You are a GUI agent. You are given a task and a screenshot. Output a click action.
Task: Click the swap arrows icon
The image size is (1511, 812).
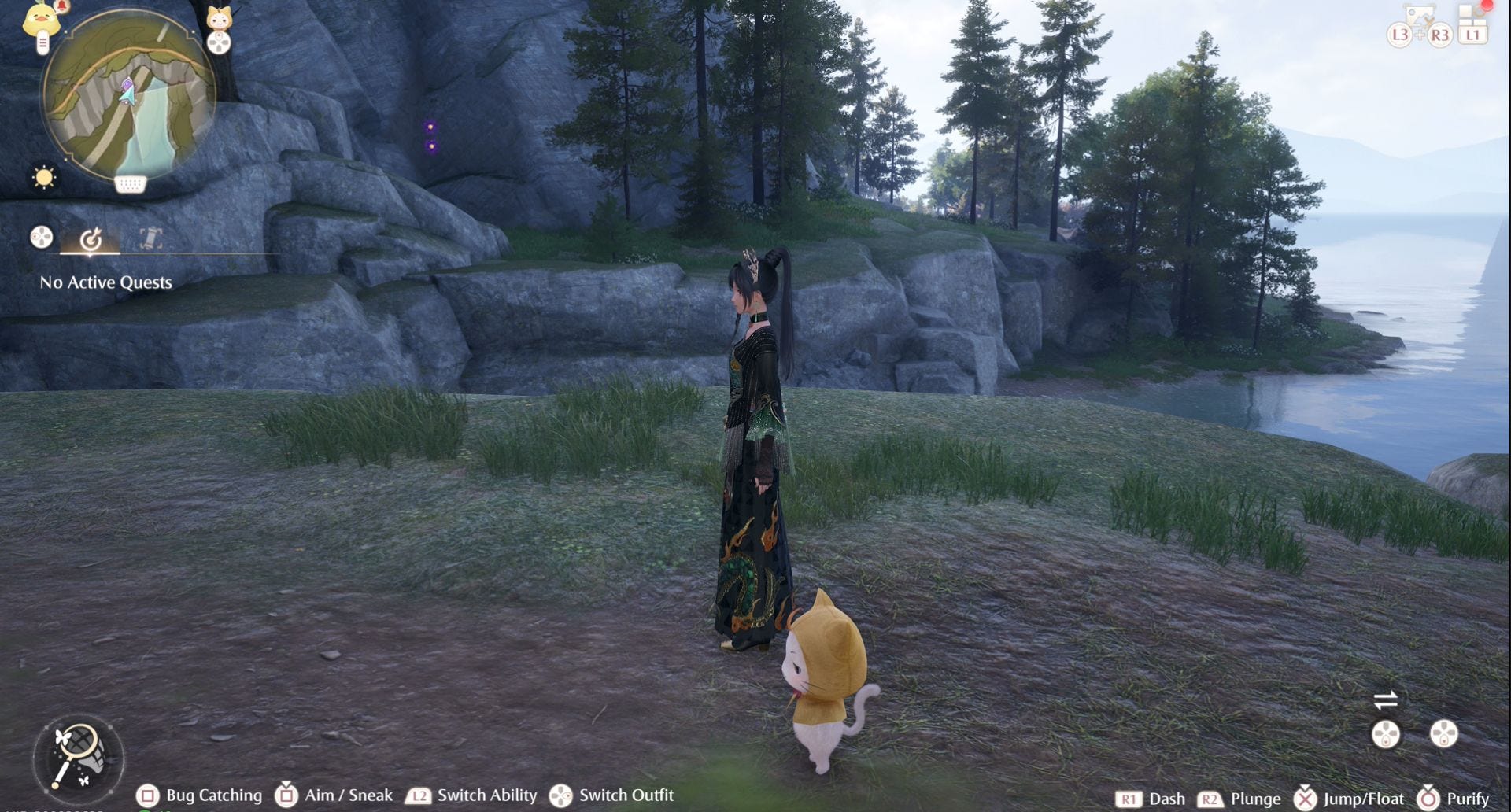(x=1385, y=699)
